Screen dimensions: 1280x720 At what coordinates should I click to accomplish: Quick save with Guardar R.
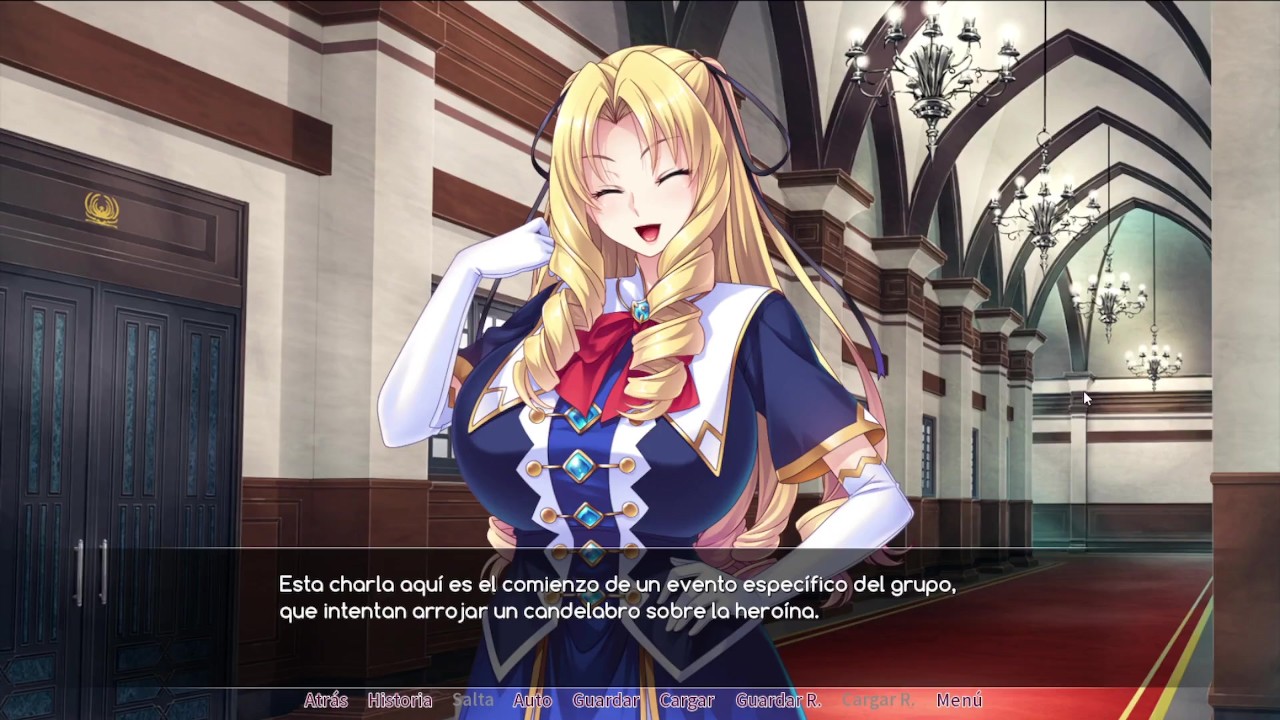point(778,700)
